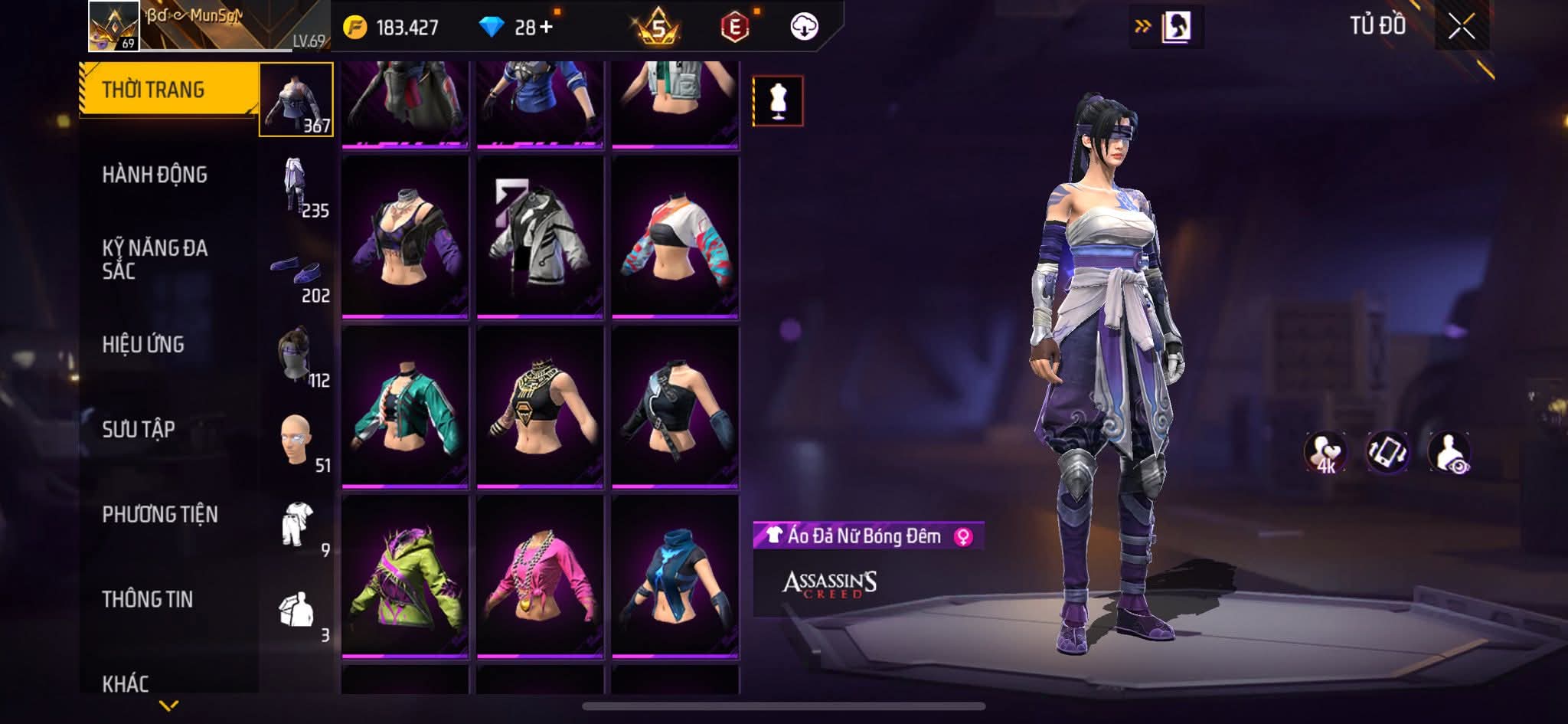Select the black and gold crop top

point(540,407)
